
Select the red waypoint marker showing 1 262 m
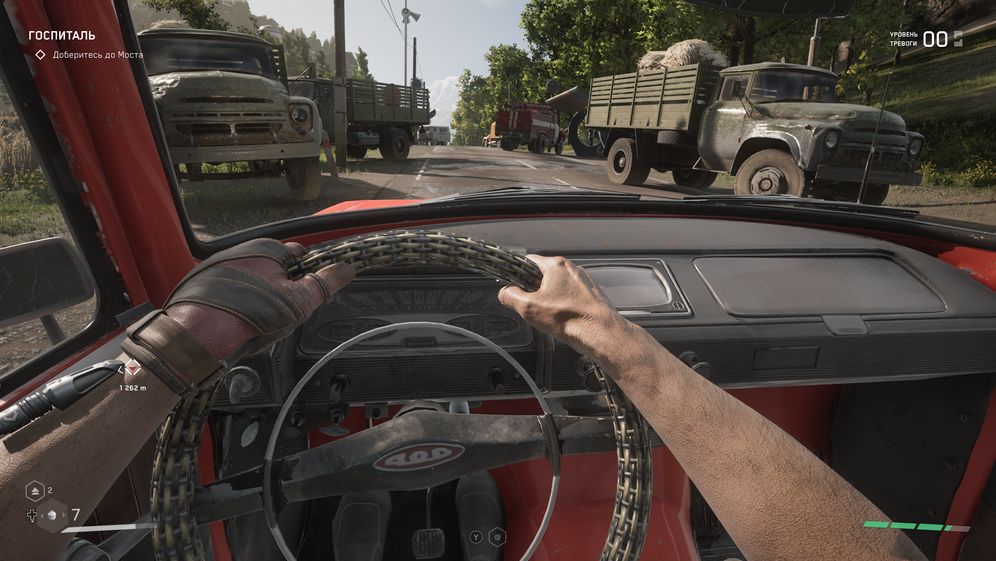(131, 369)
